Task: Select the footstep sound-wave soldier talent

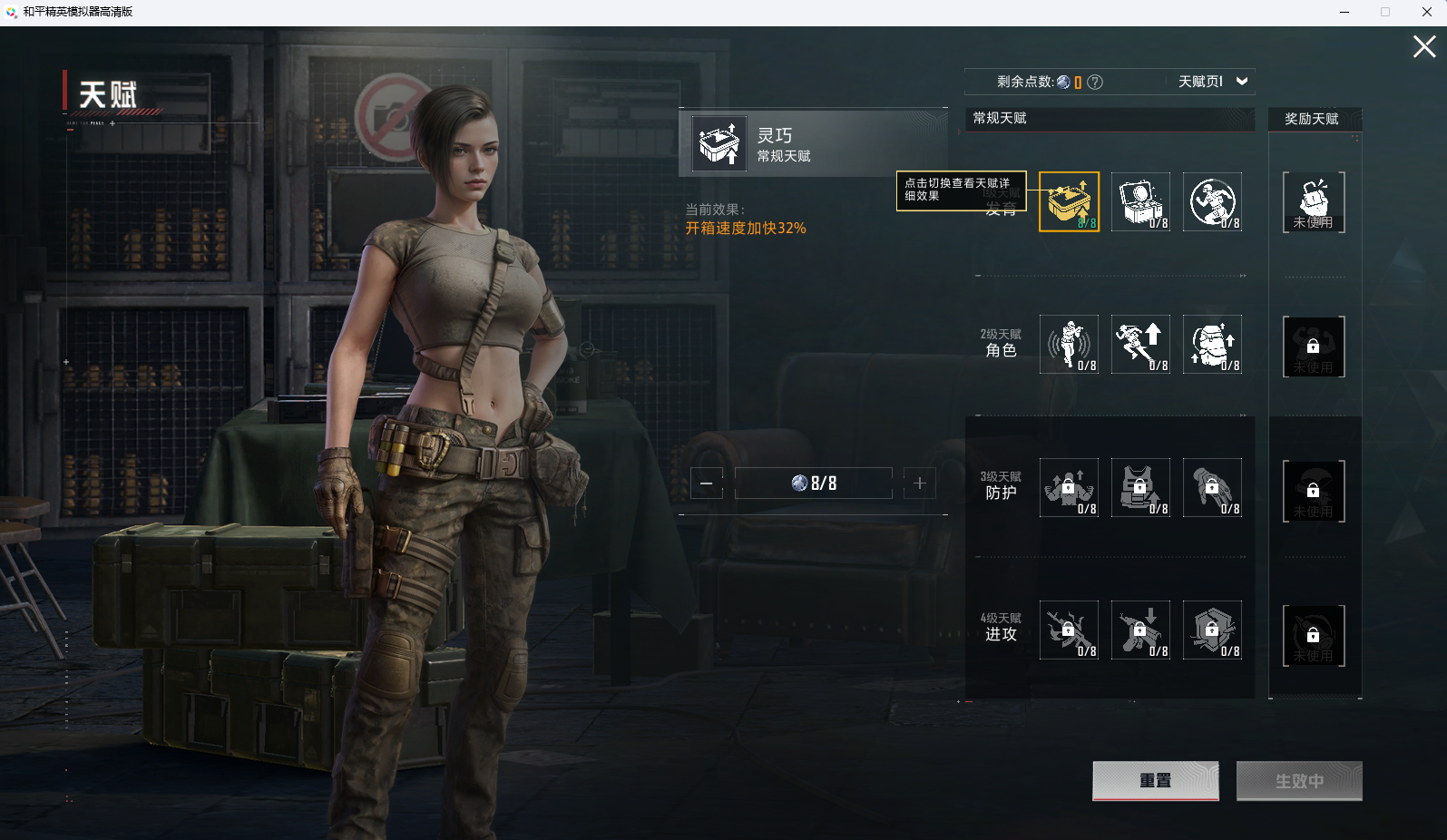Action: [x=1069, y=345]
